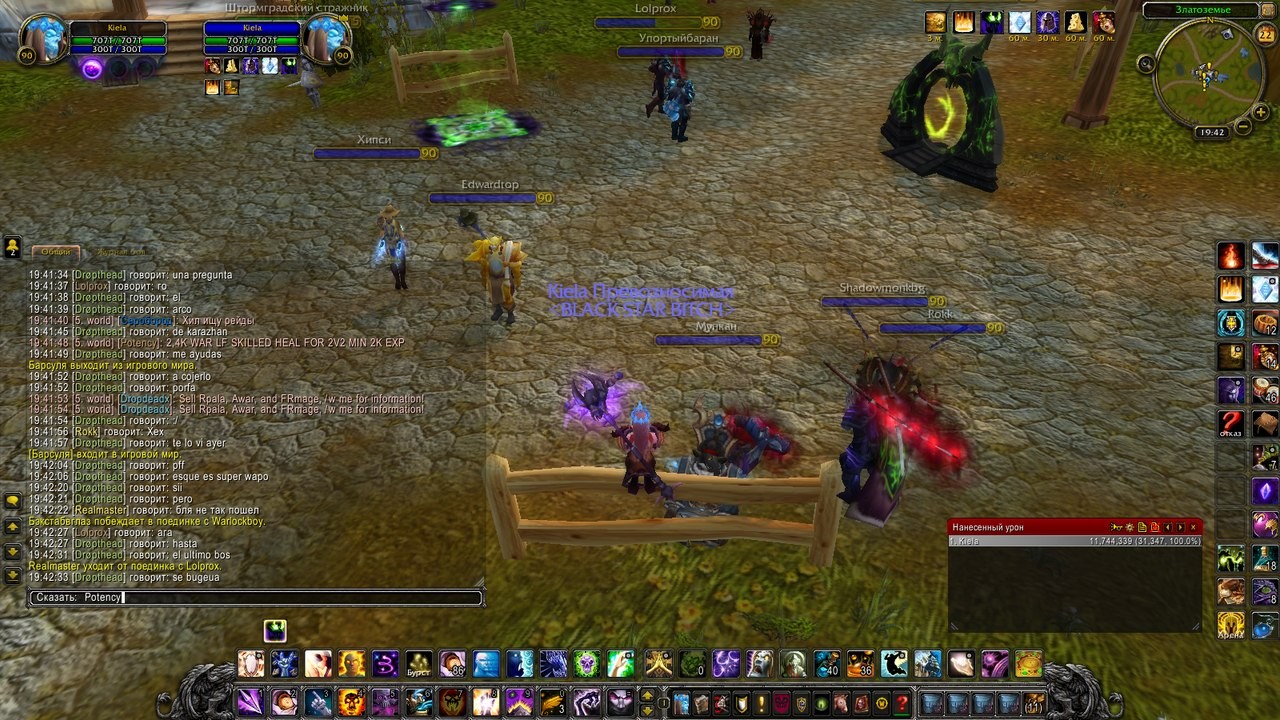
Task: Click Kiela's player portrait frame
Action: click(44, 40)
